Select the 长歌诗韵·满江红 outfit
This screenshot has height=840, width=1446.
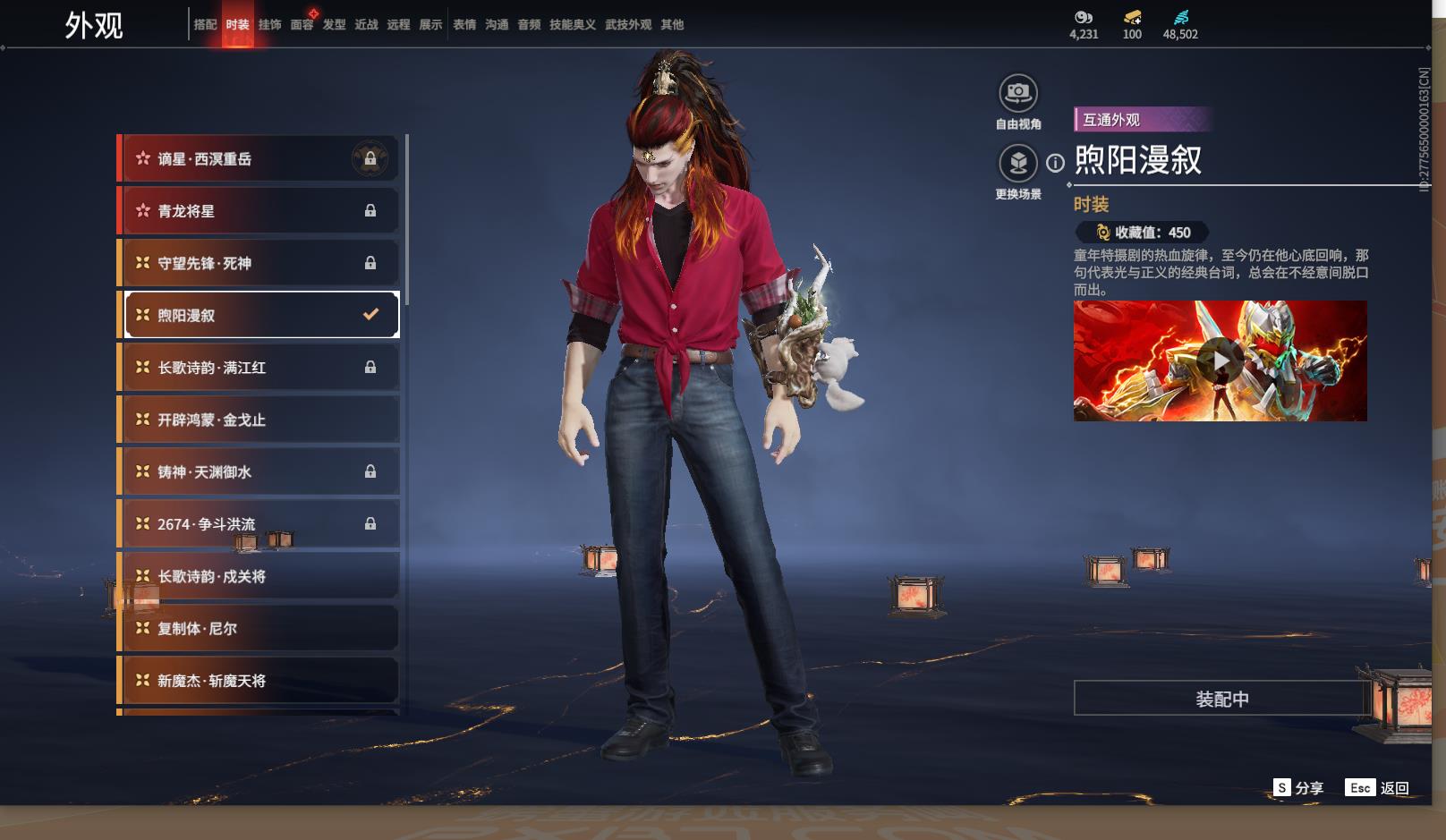point(258,368)
